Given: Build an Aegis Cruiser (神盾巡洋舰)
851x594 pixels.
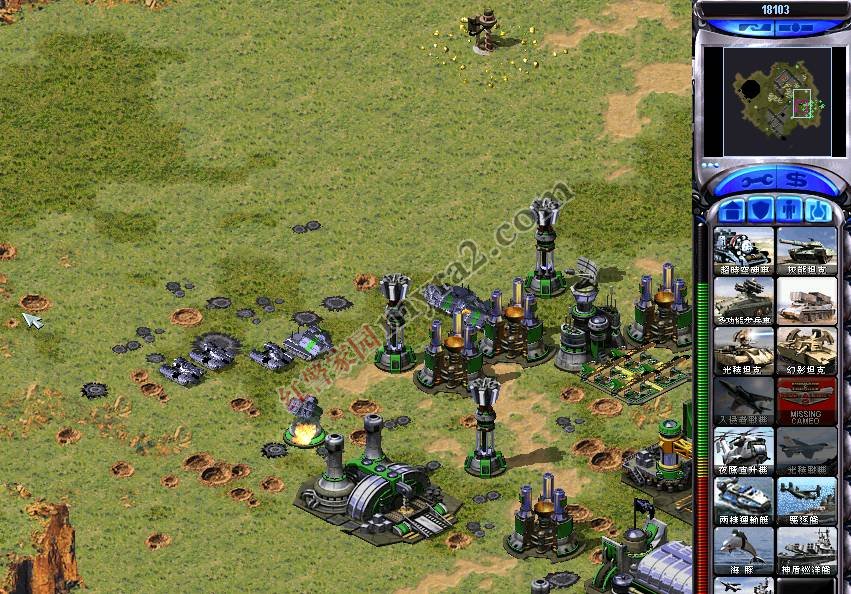Looking at the screenshot, I should click(806, 550).
